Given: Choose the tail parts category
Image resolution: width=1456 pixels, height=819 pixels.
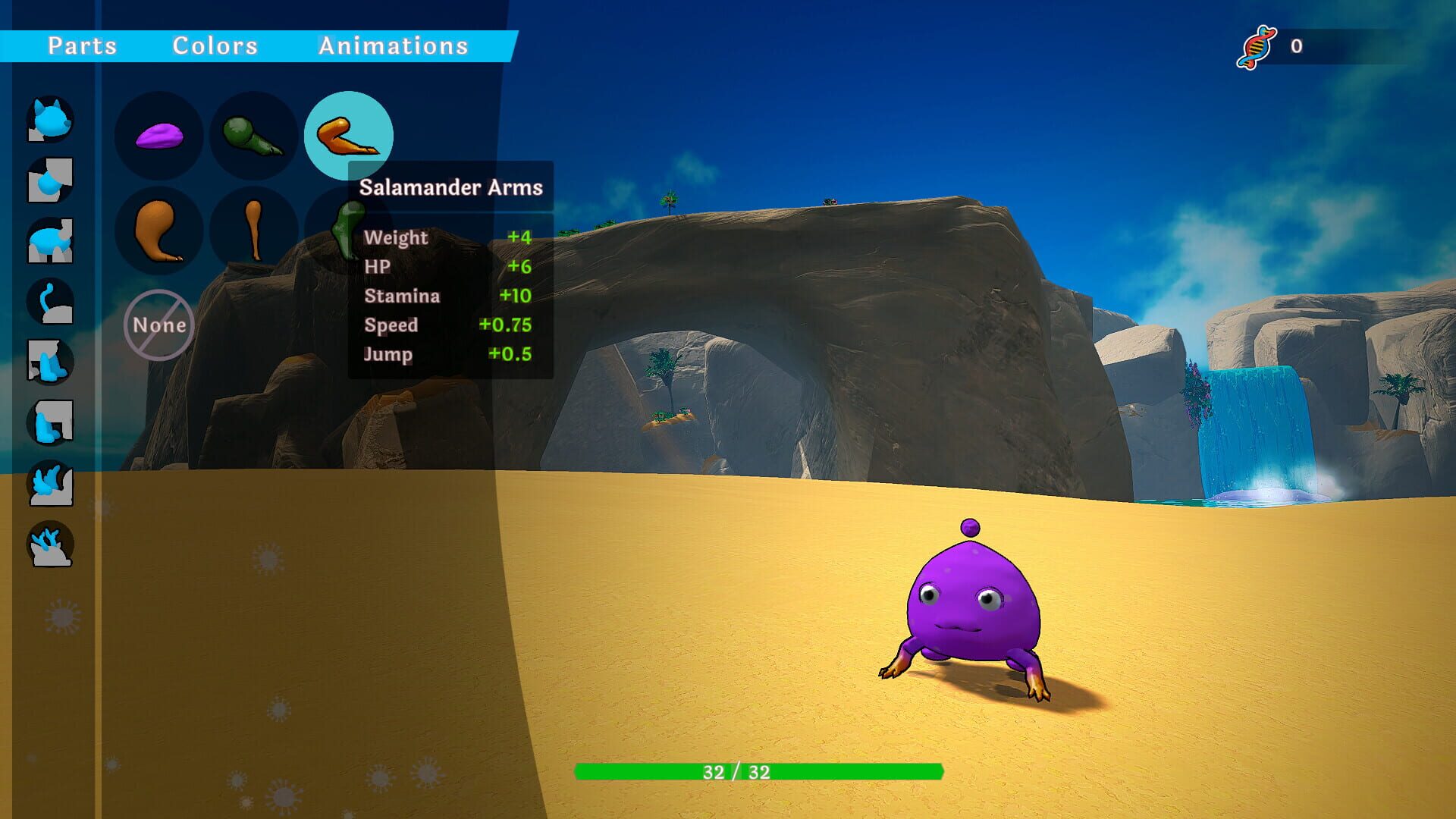Looking at the screenshot, I should [49, 300].
